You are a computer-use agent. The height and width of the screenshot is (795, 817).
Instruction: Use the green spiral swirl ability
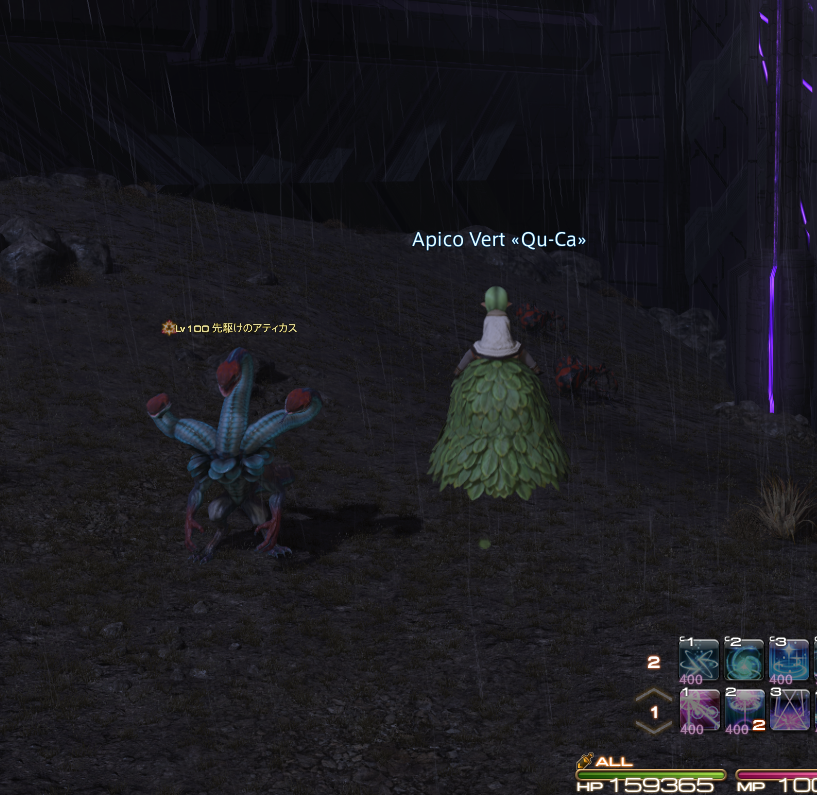pyautogui.click(x=745, y=660)
